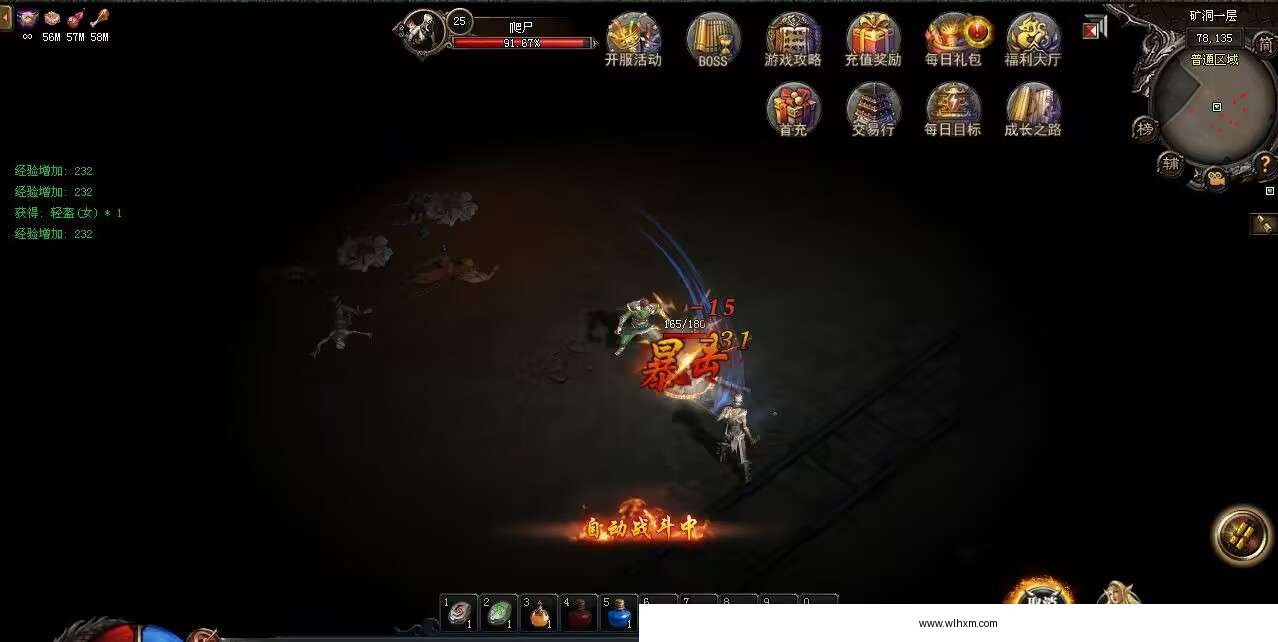Image resolution: width=1278 pixels, height=642 pixels.
Task: Use the blue mana potion in slot 5
Action: (619, 613)
